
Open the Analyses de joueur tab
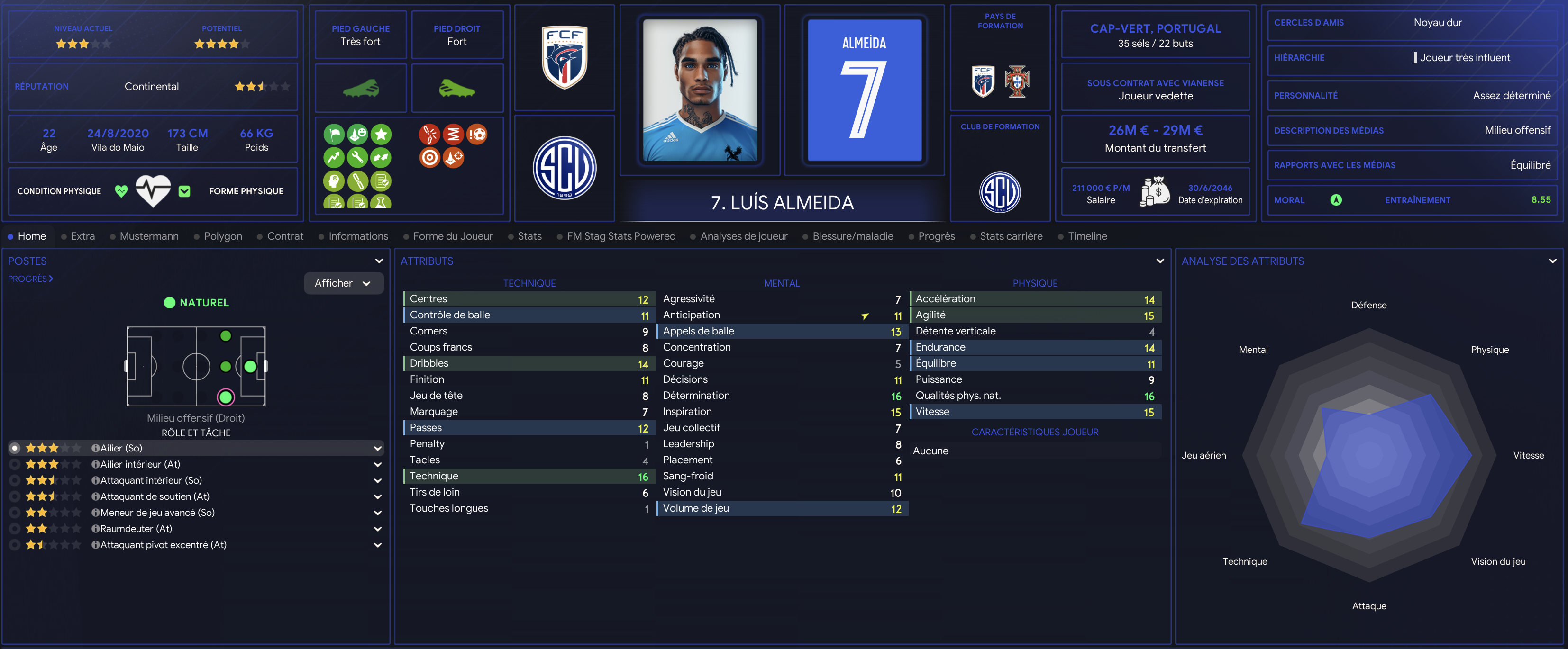coord(743,236)
